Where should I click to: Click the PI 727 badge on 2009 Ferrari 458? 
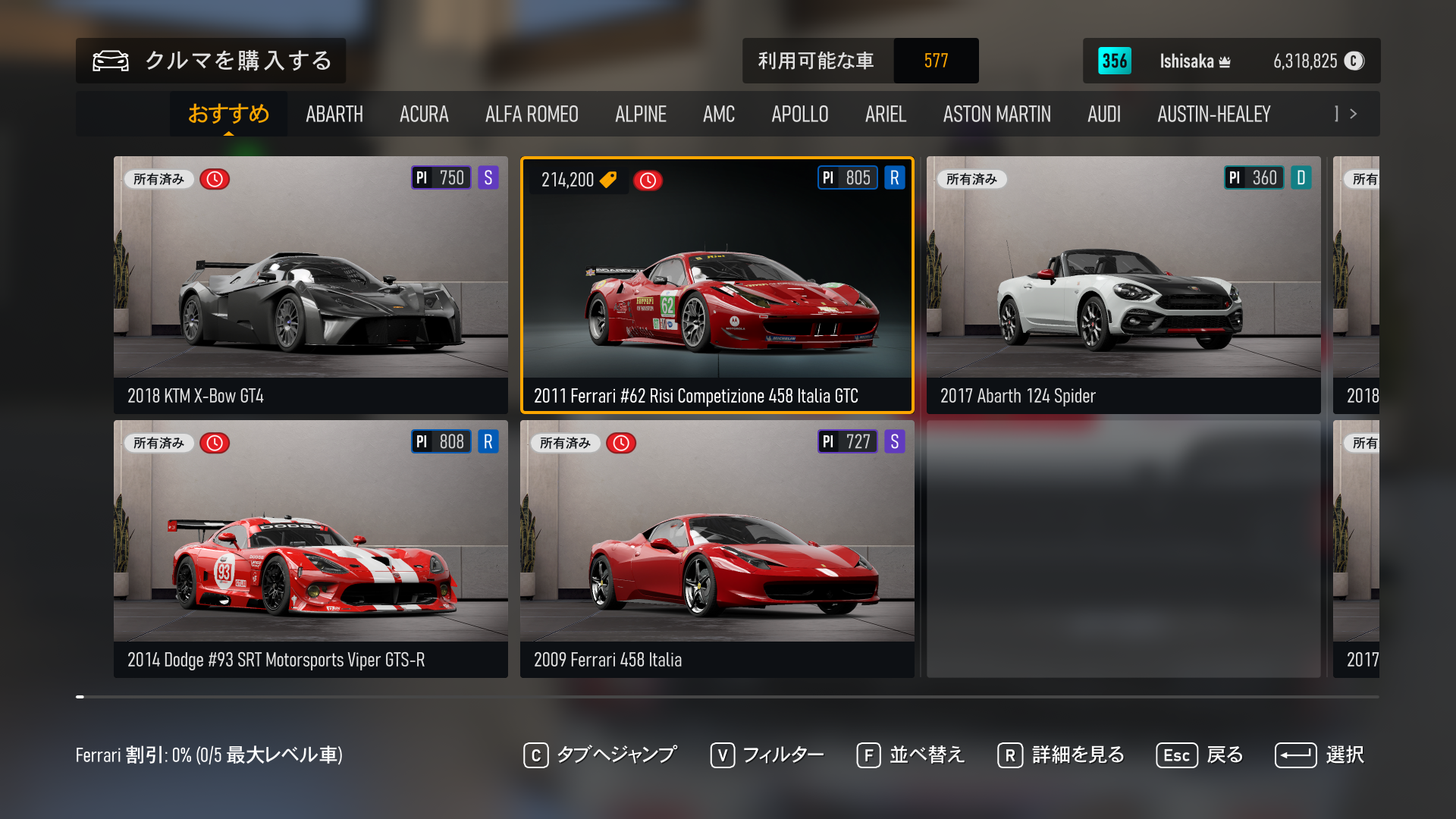click(x=847, y=441)
